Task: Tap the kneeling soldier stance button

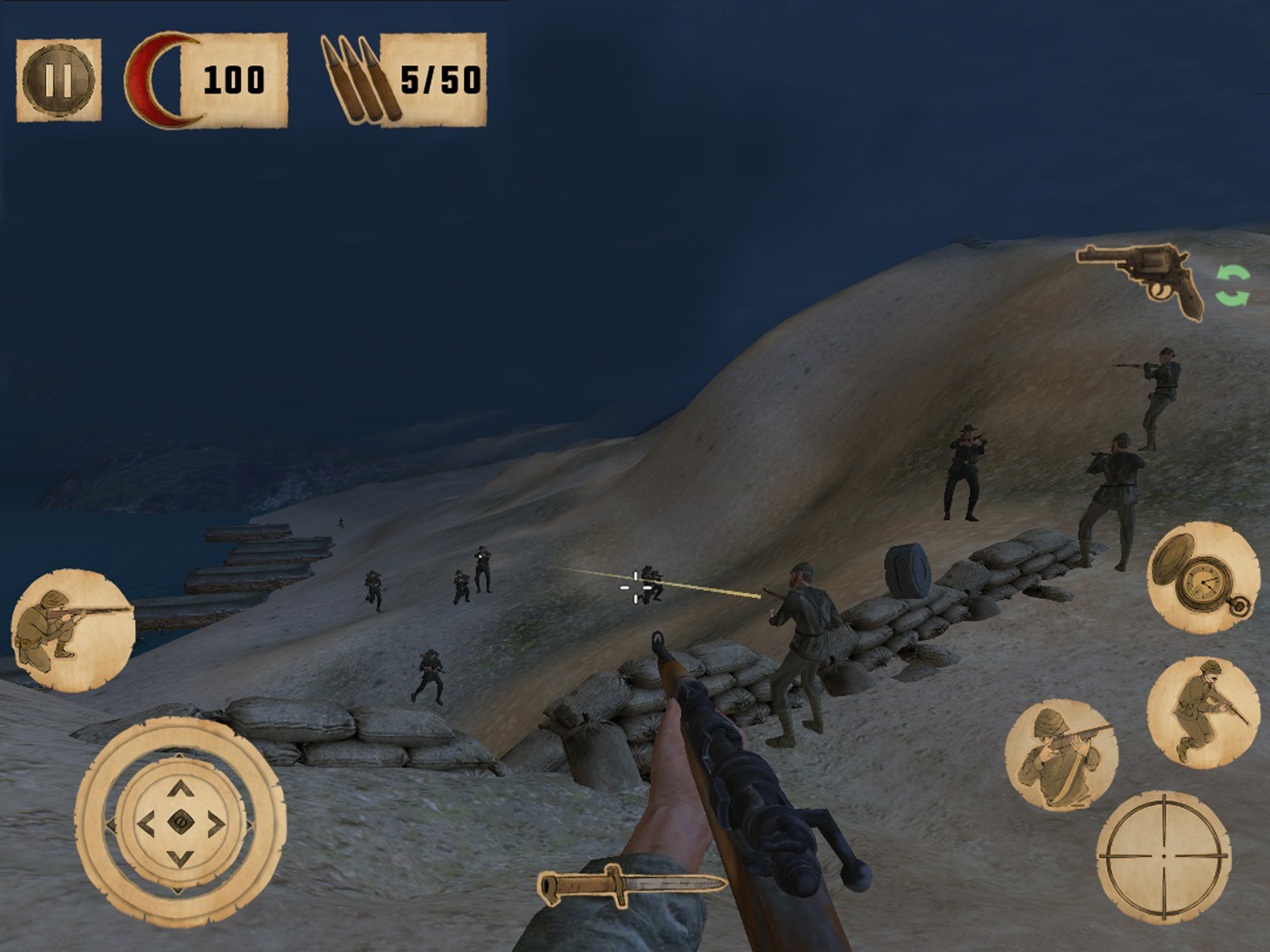Action: point(73,630)
